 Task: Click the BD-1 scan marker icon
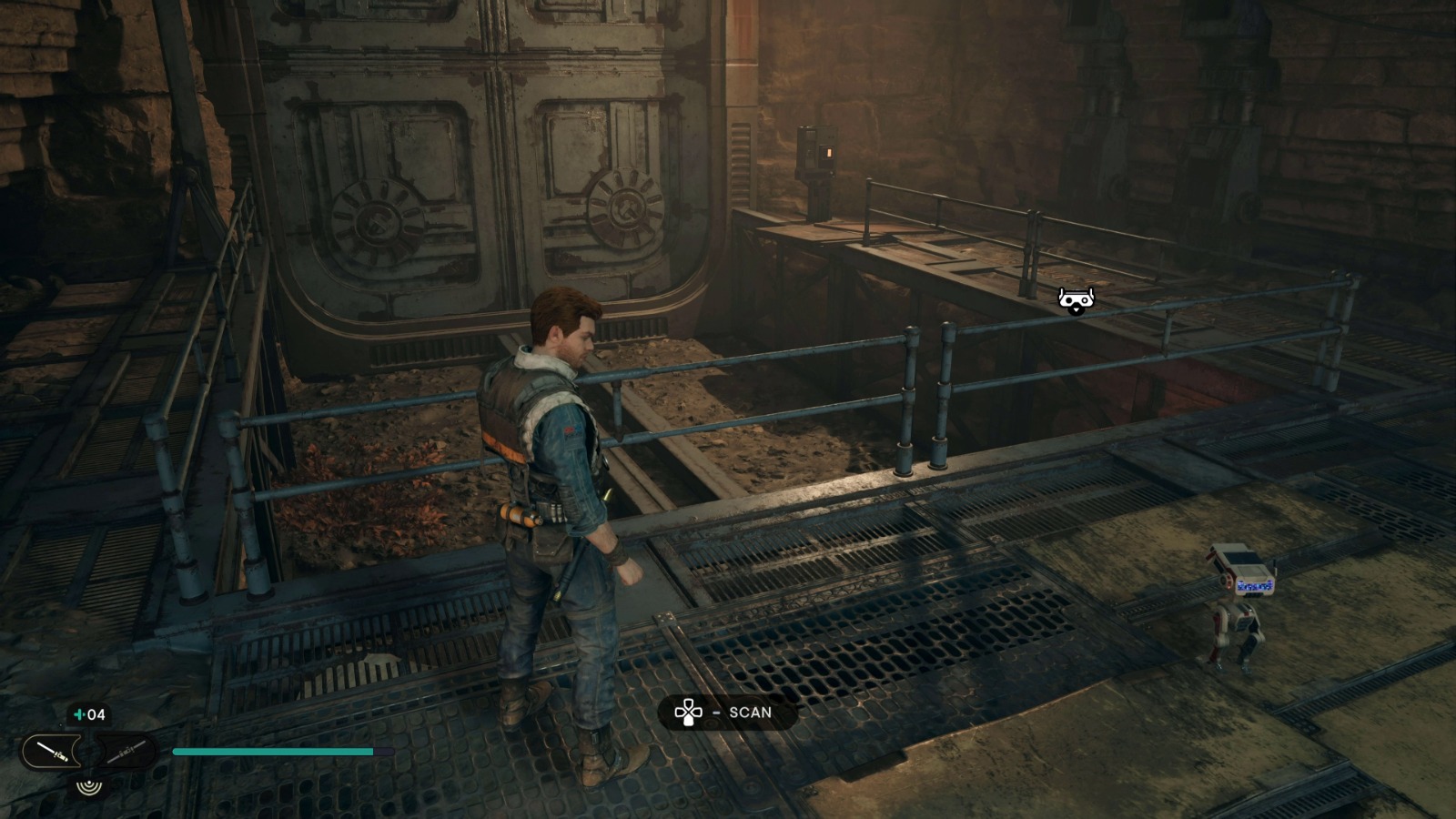[x=1076, y=299]
